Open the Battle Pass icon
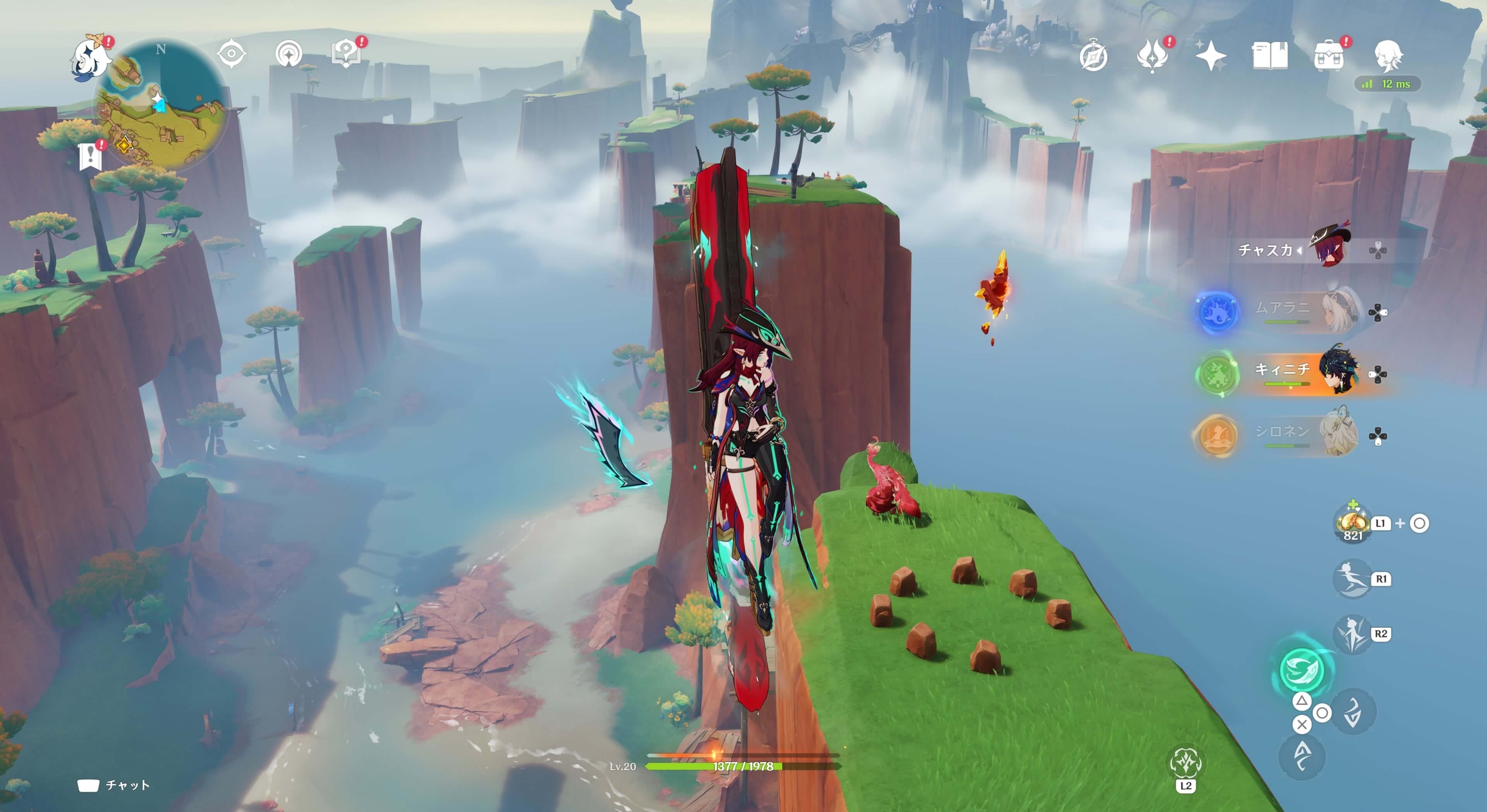 point(1152,57)
